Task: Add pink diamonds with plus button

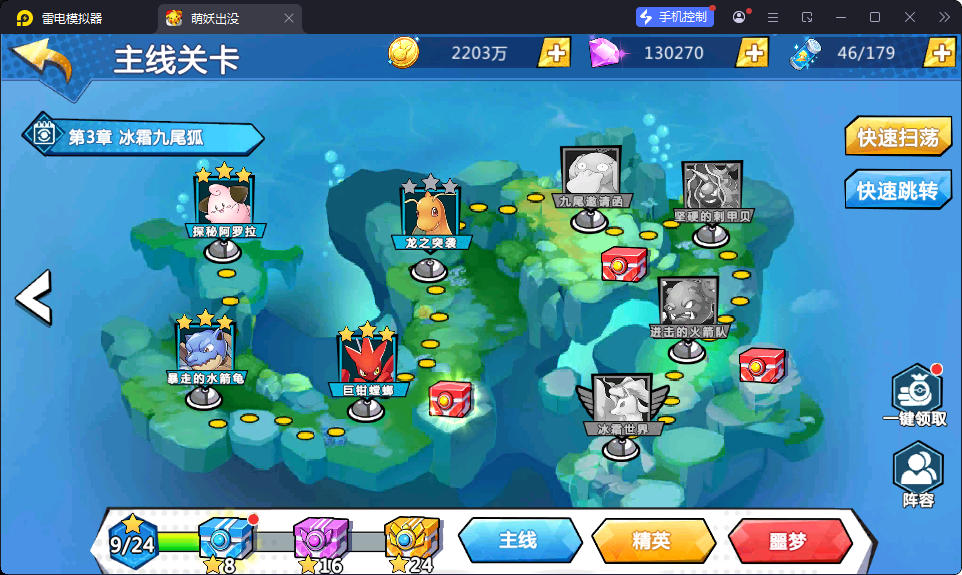Action: tap(751, 53)
